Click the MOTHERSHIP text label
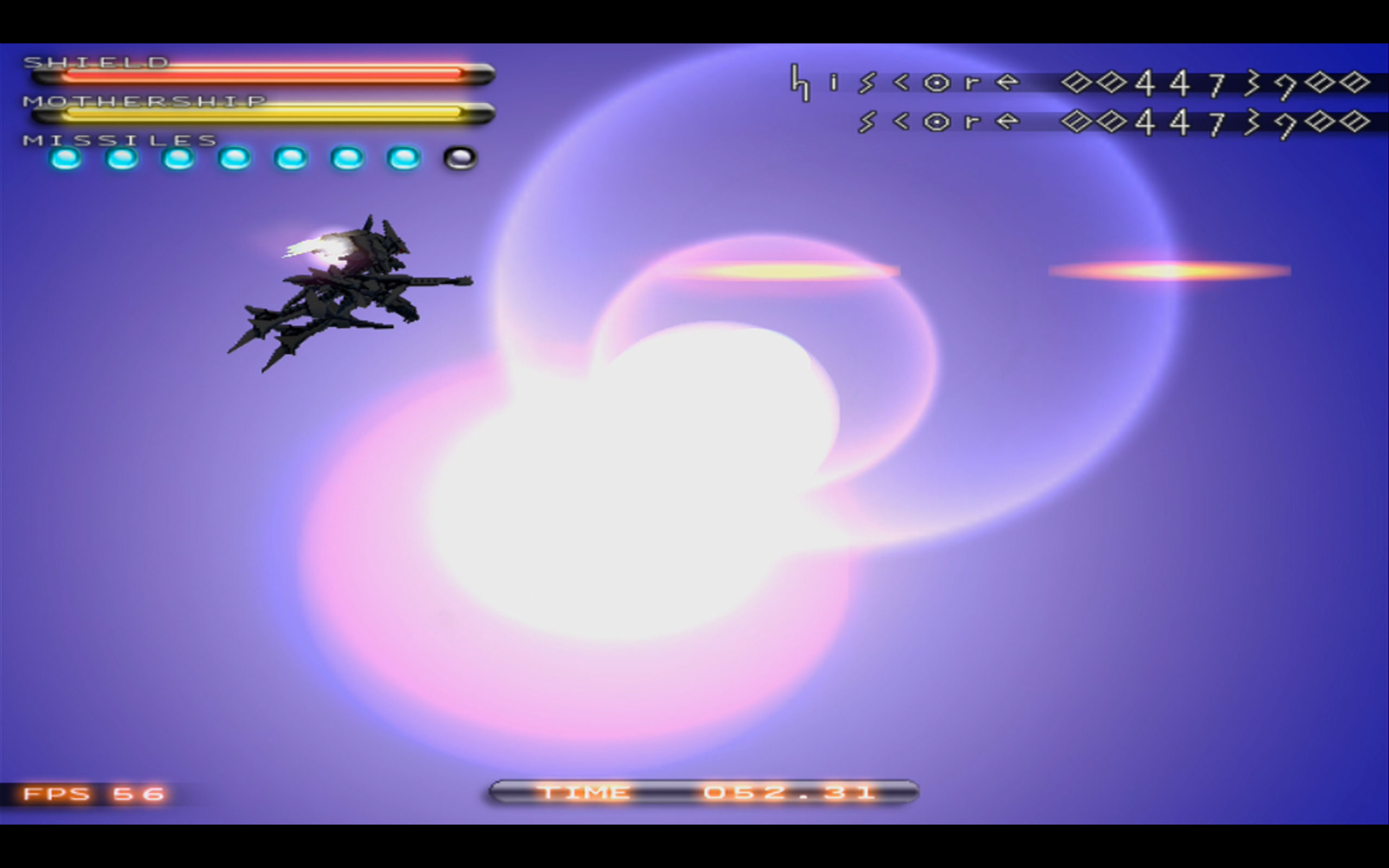 tap(146, 100)
